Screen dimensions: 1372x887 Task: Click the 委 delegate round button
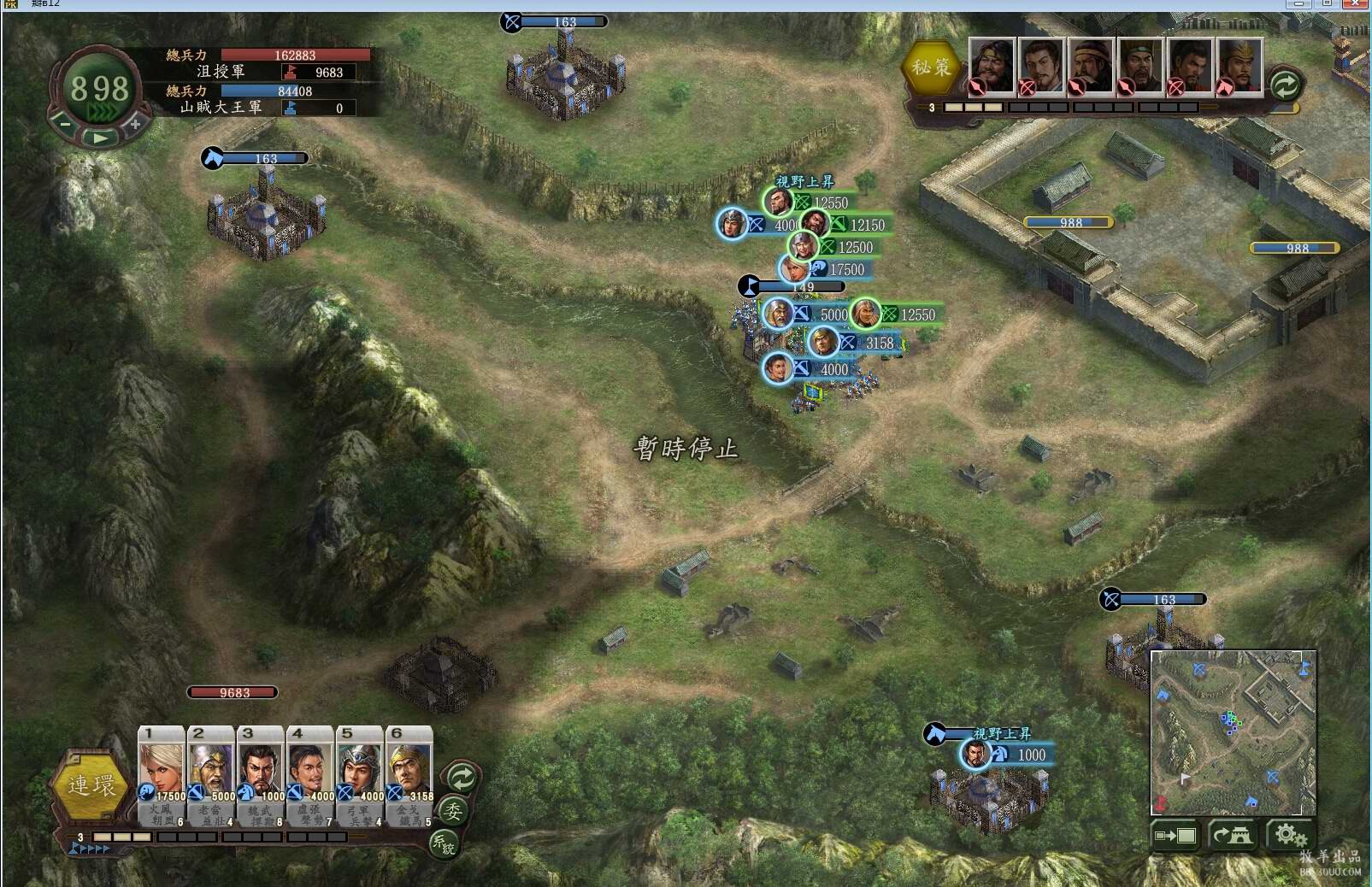coord(453,810)
